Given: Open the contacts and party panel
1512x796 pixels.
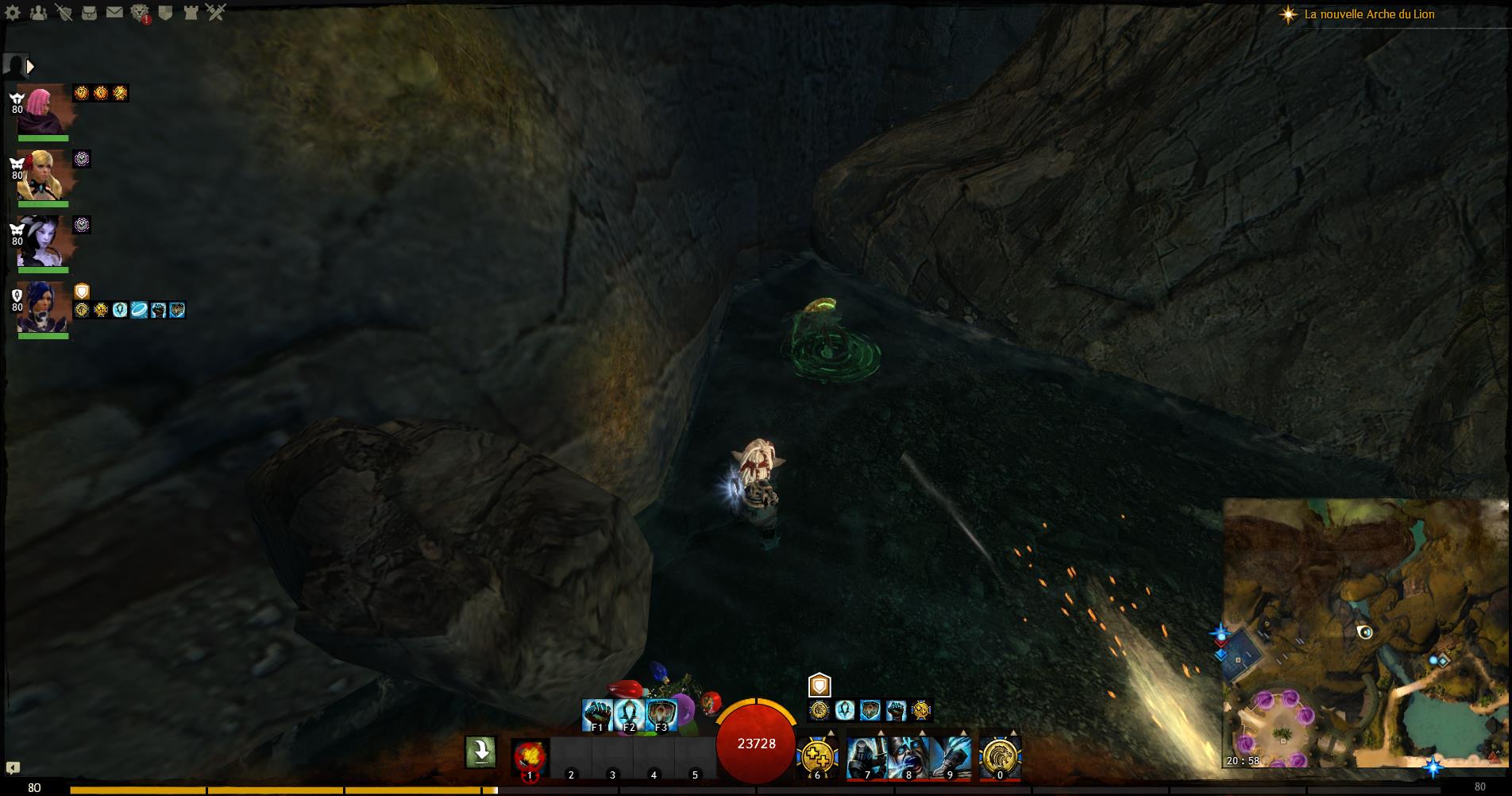Looking at the screenshot, I should coord(38,13).
